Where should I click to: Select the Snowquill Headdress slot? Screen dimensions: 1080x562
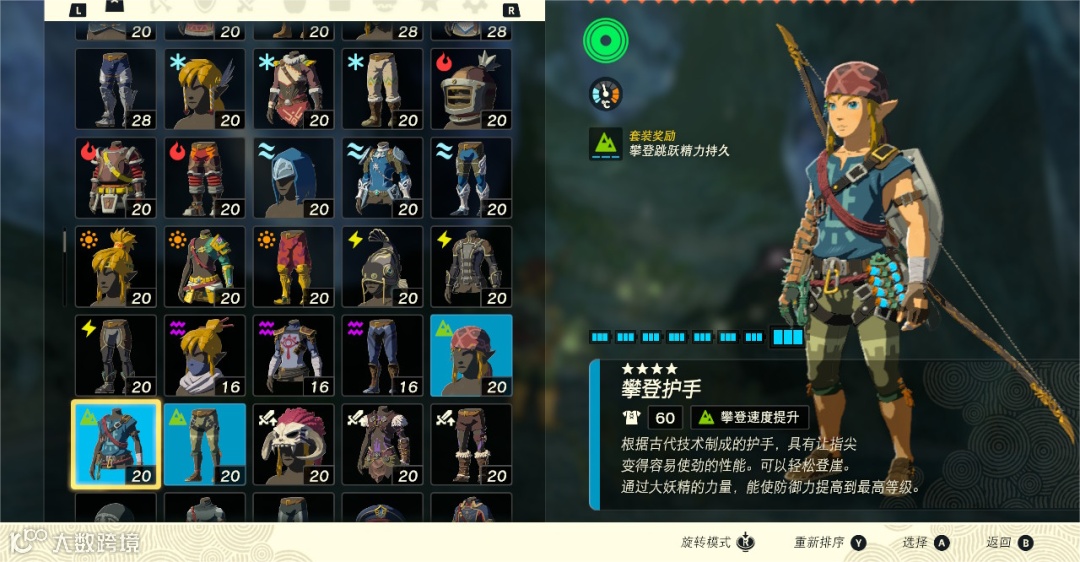(204, 89)
